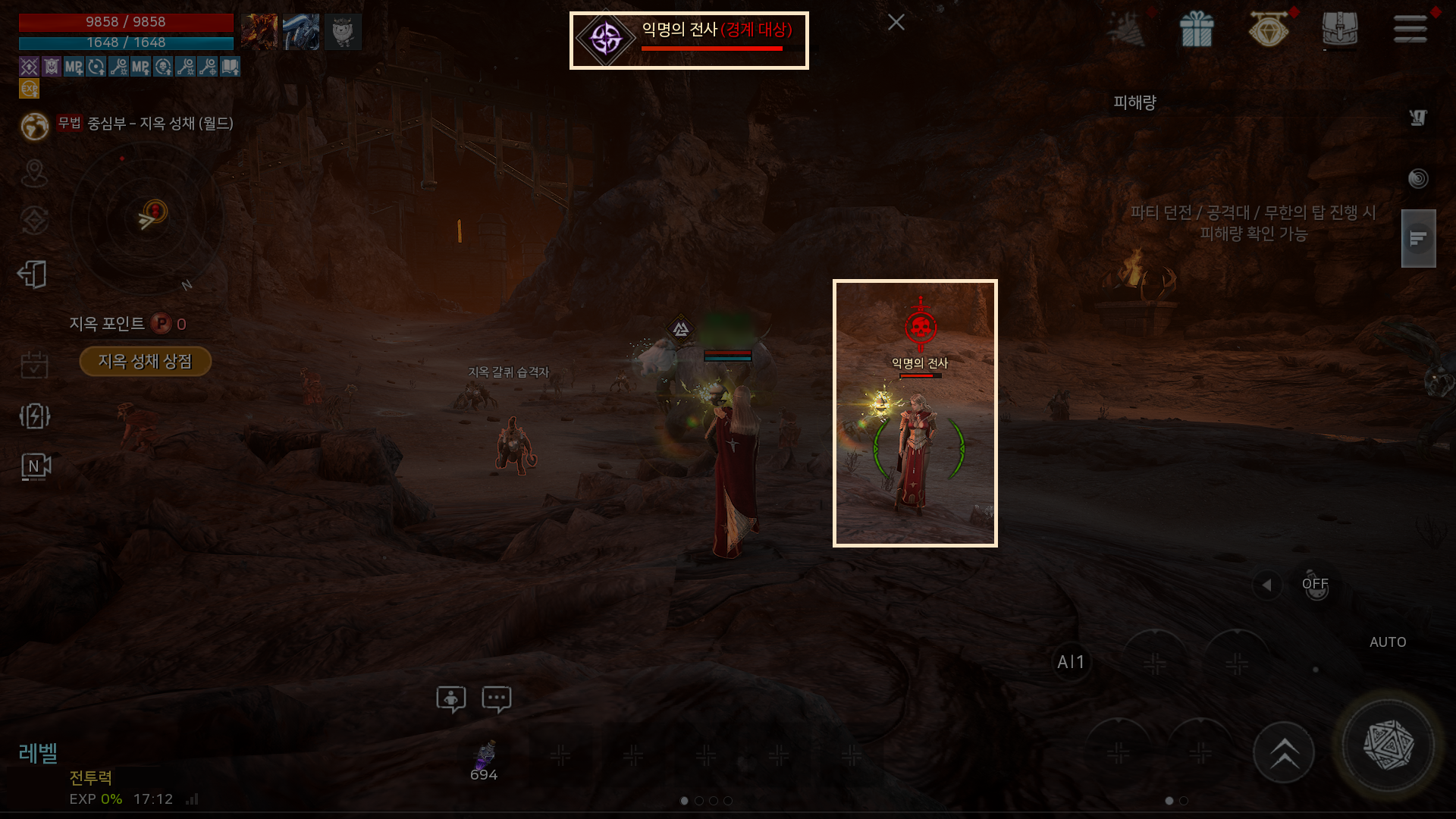The width and height of the screenshot is (1456, 819).
Task: Open the world map globe icon
Action: [x=35, y=126]
